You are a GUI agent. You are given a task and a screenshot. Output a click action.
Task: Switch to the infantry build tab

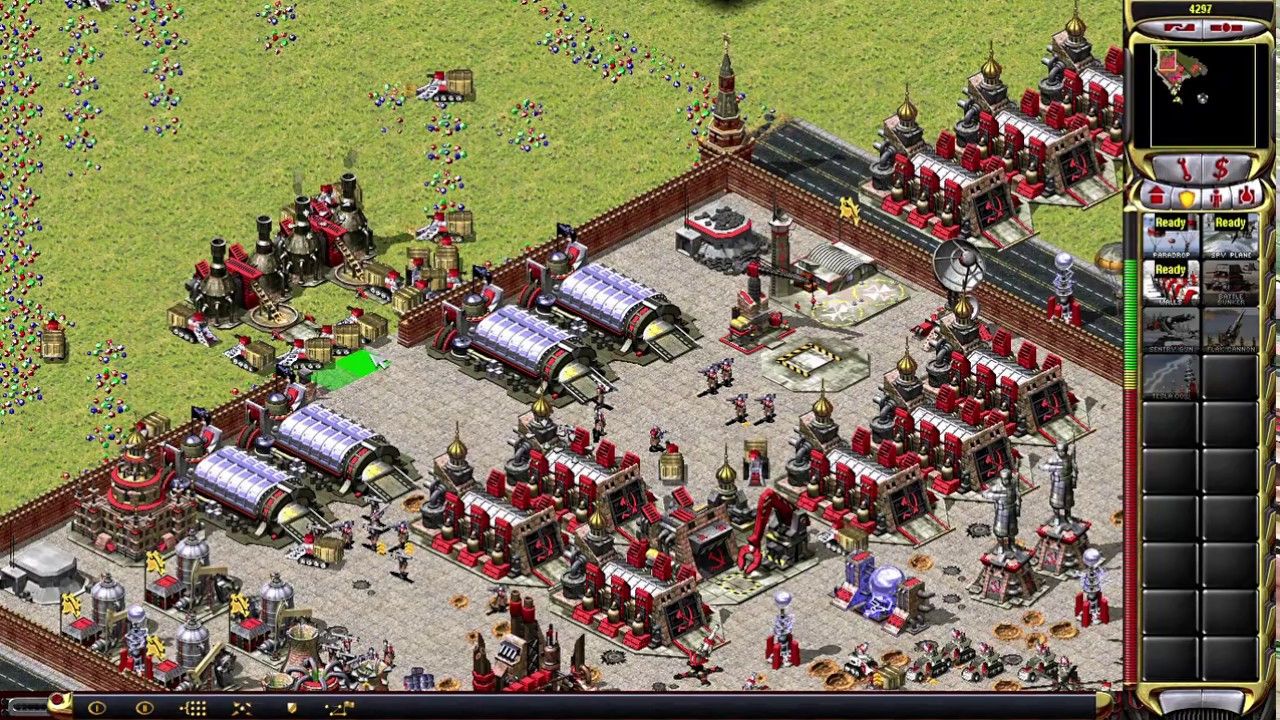[x=1216, y=195]
